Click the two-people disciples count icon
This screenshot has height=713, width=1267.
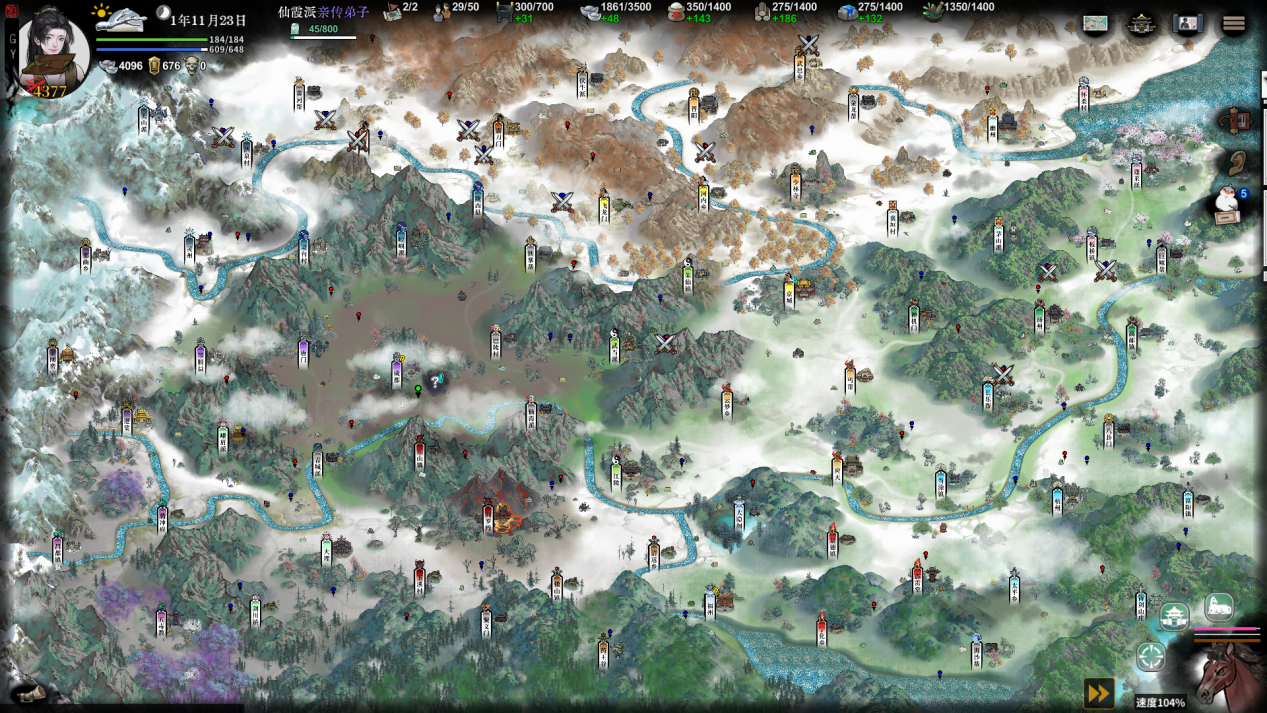click(x=442, y=10)
